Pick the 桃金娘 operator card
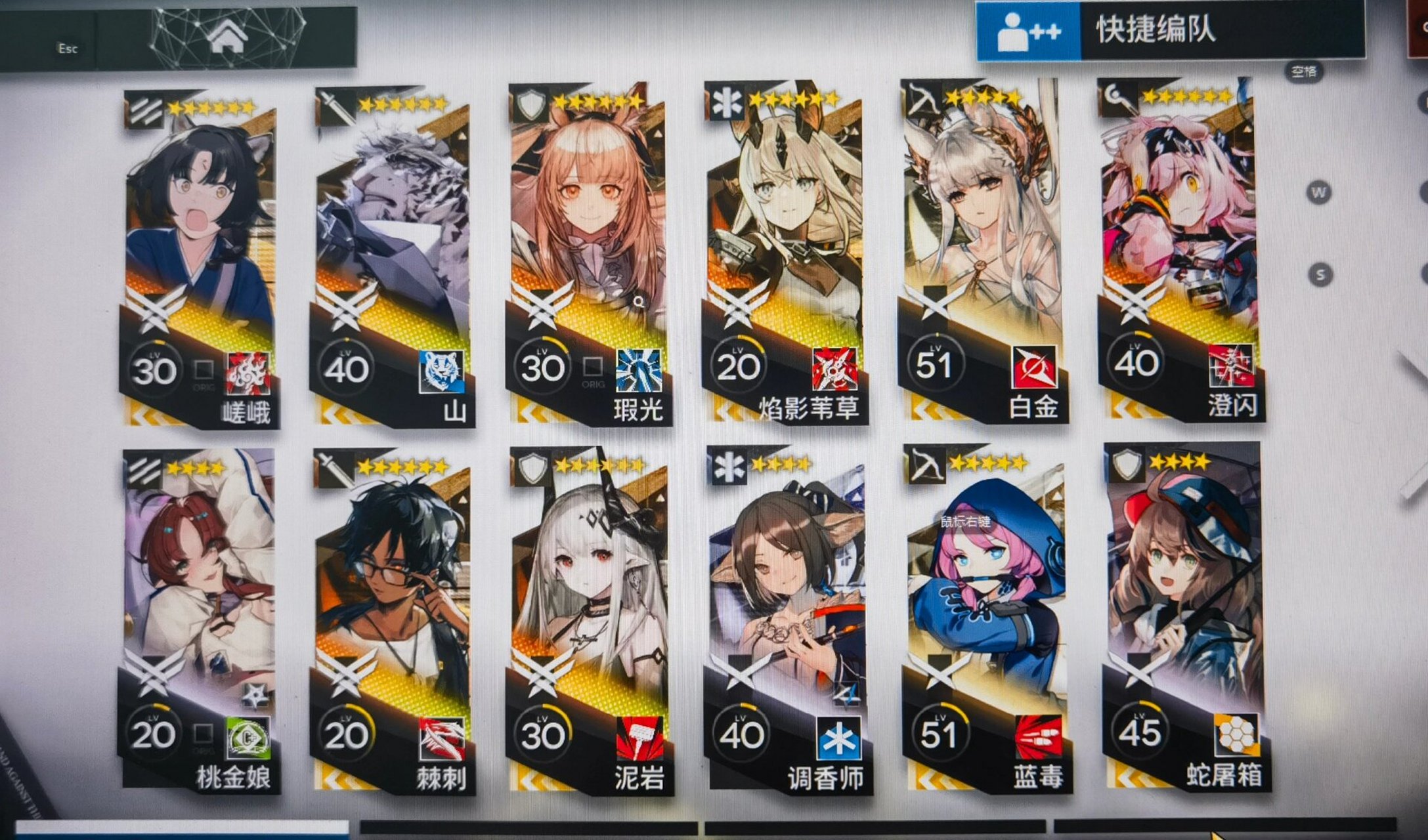 [199, 620]
